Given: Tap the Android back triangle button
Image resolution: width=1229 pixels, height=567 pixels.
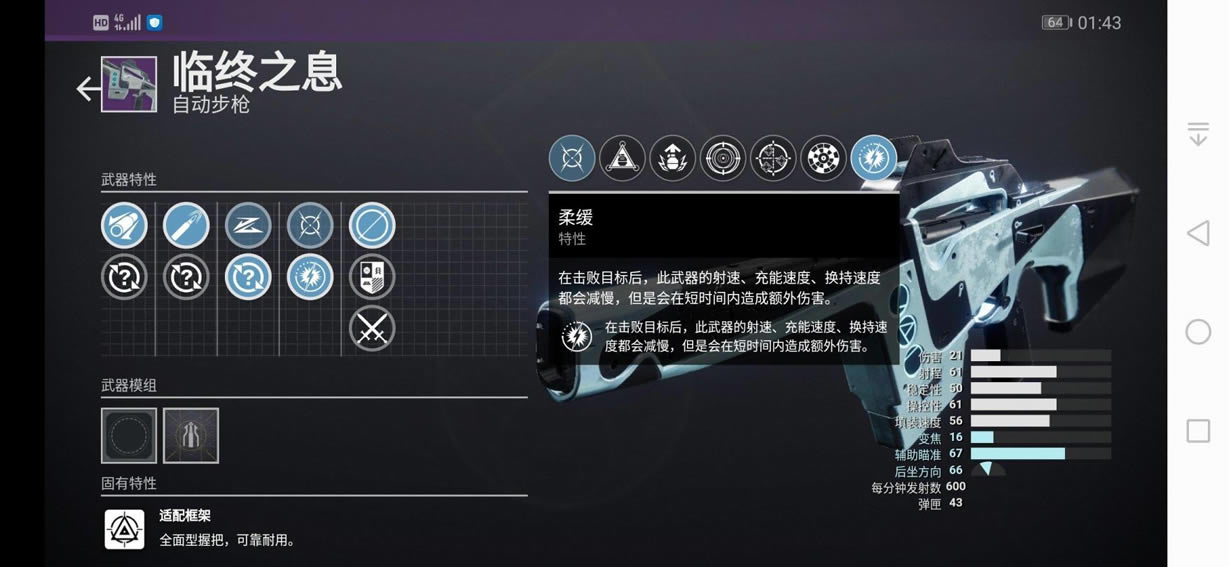Looking at the screenshot, I should pyautogui.click(x=1197, y=234).
